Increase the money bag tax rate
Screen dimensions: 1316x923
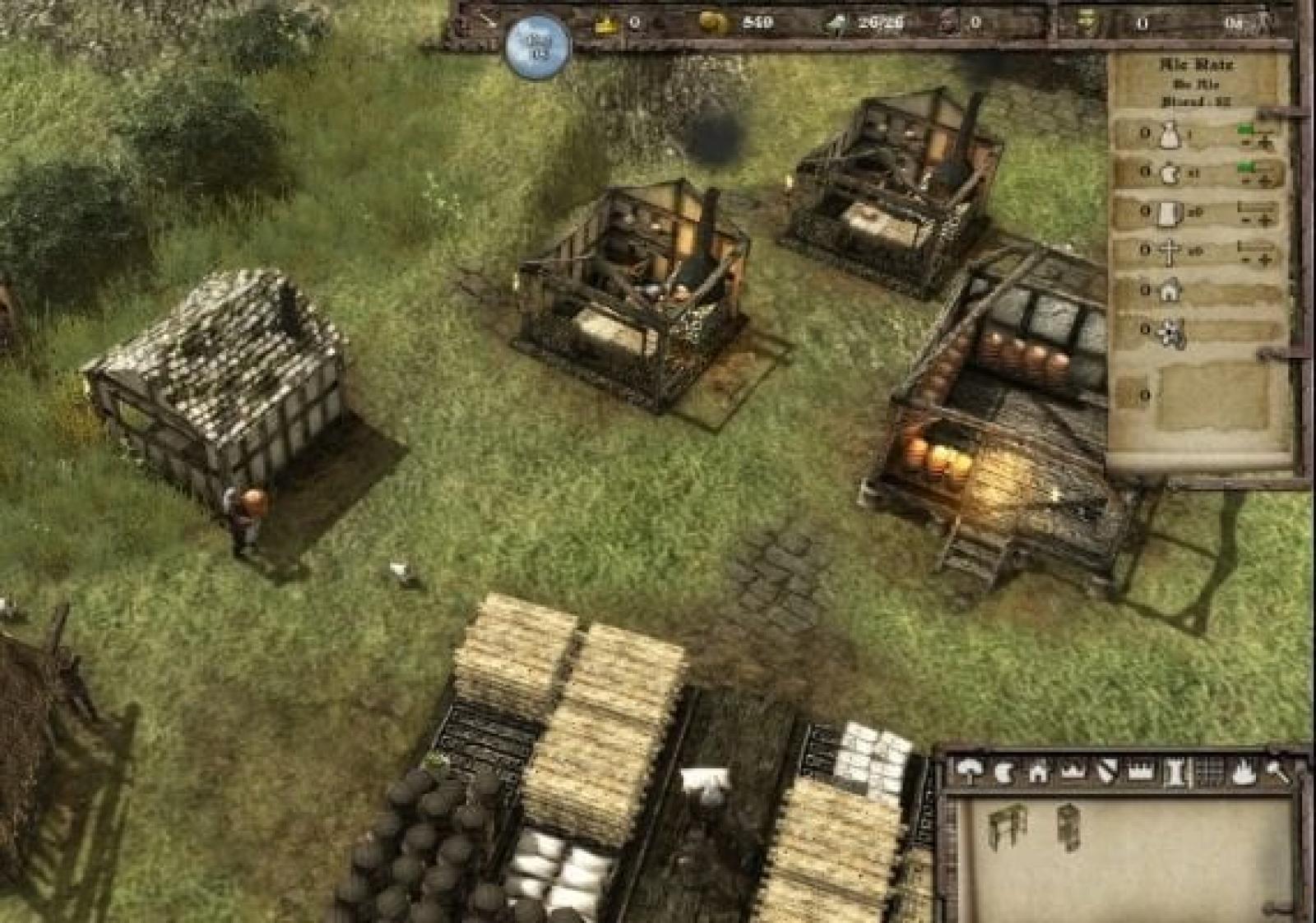click(1266, 144)
